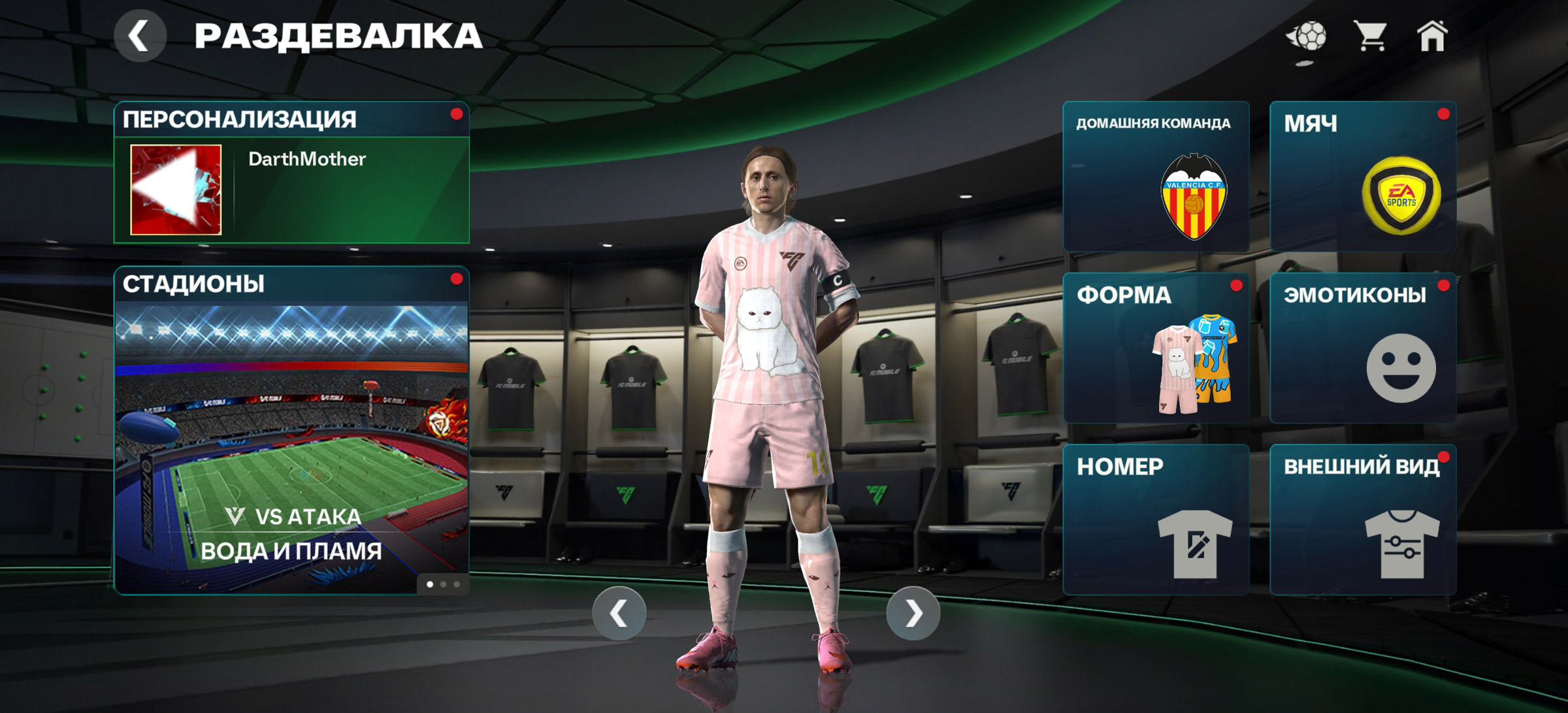The height and width of the screenshot is (713, 1568).
Task: Open the Форма kit selection
Action: click(x=1156, y=348)
